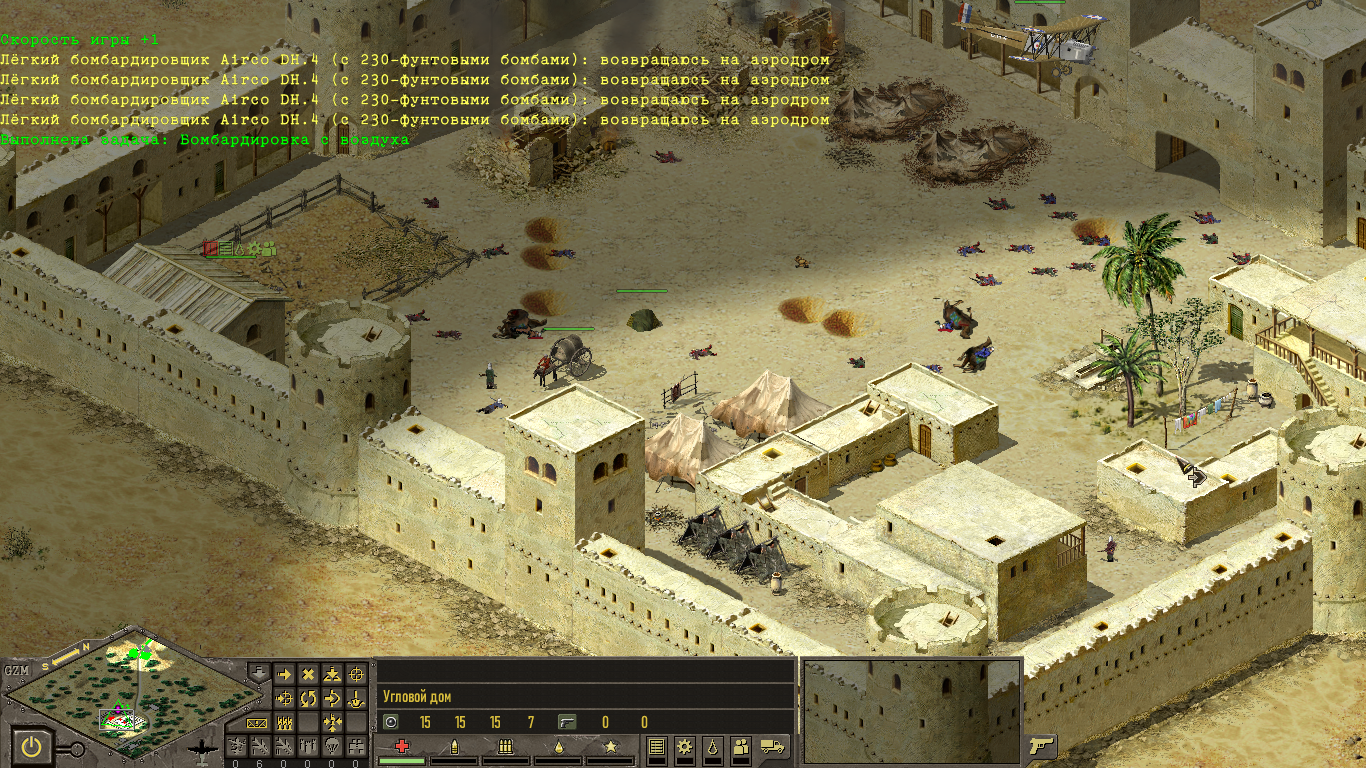Screen dimensions: 1366x768
Task: Click the binoculars reconnaissance icon
Action: click(356, 746)
